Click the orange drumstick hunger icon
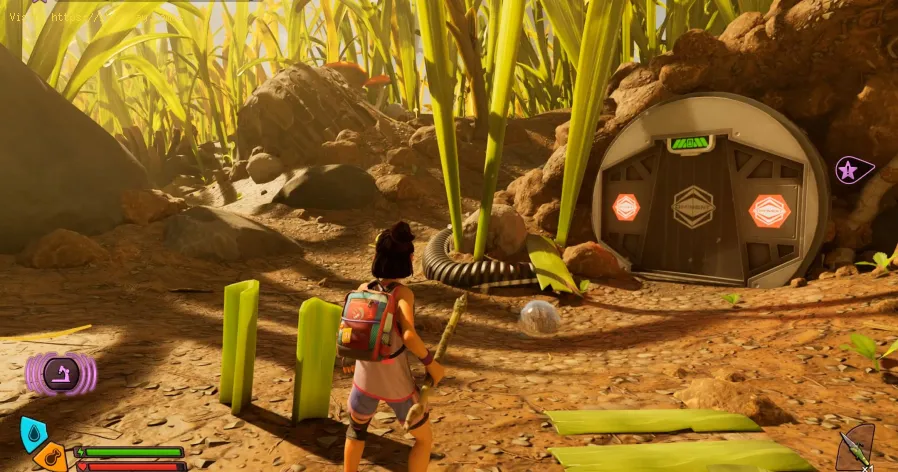The image size is (898, 472). (x=50, y=457)
